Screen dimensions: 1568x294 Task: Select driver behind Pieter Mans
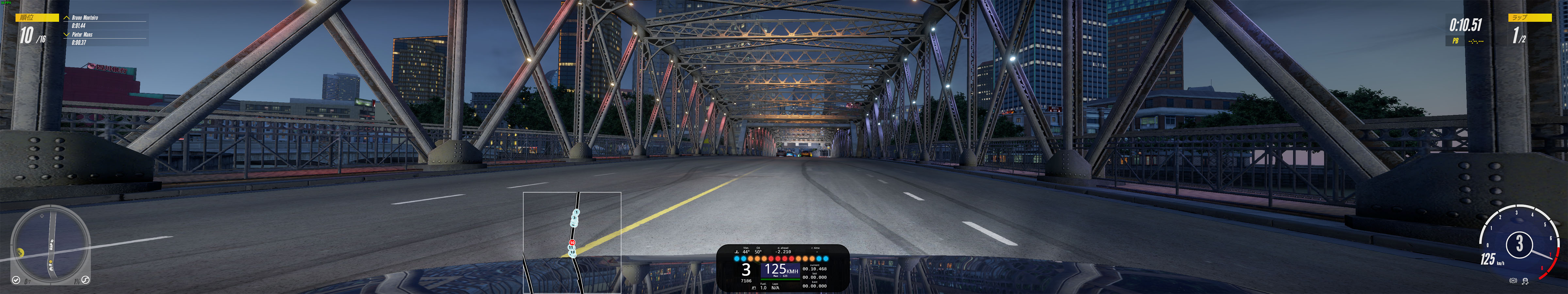tap(82, 35)
